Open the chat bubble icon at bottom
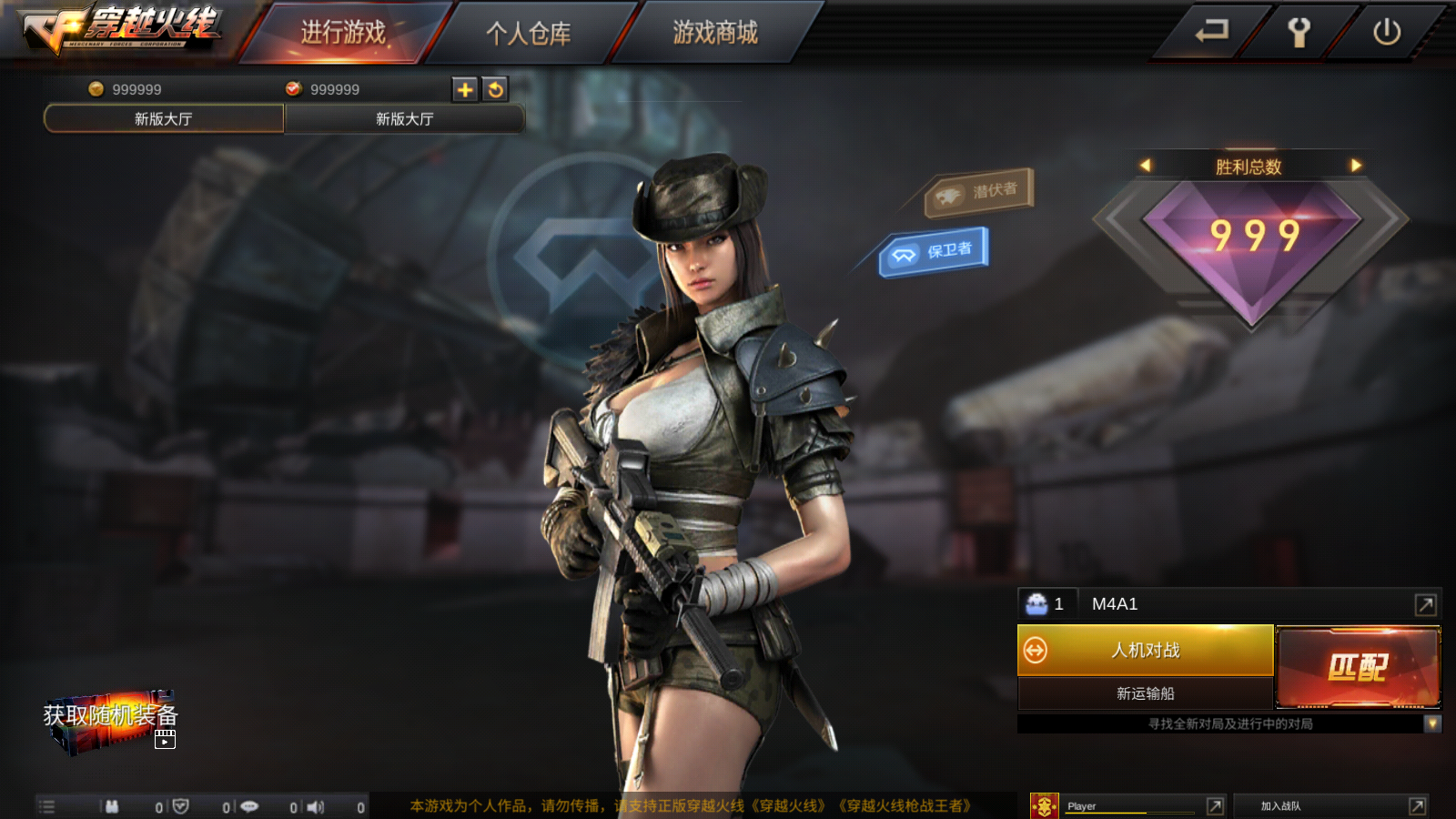Viewport: 1456px width, 819px height. point(250,806)
